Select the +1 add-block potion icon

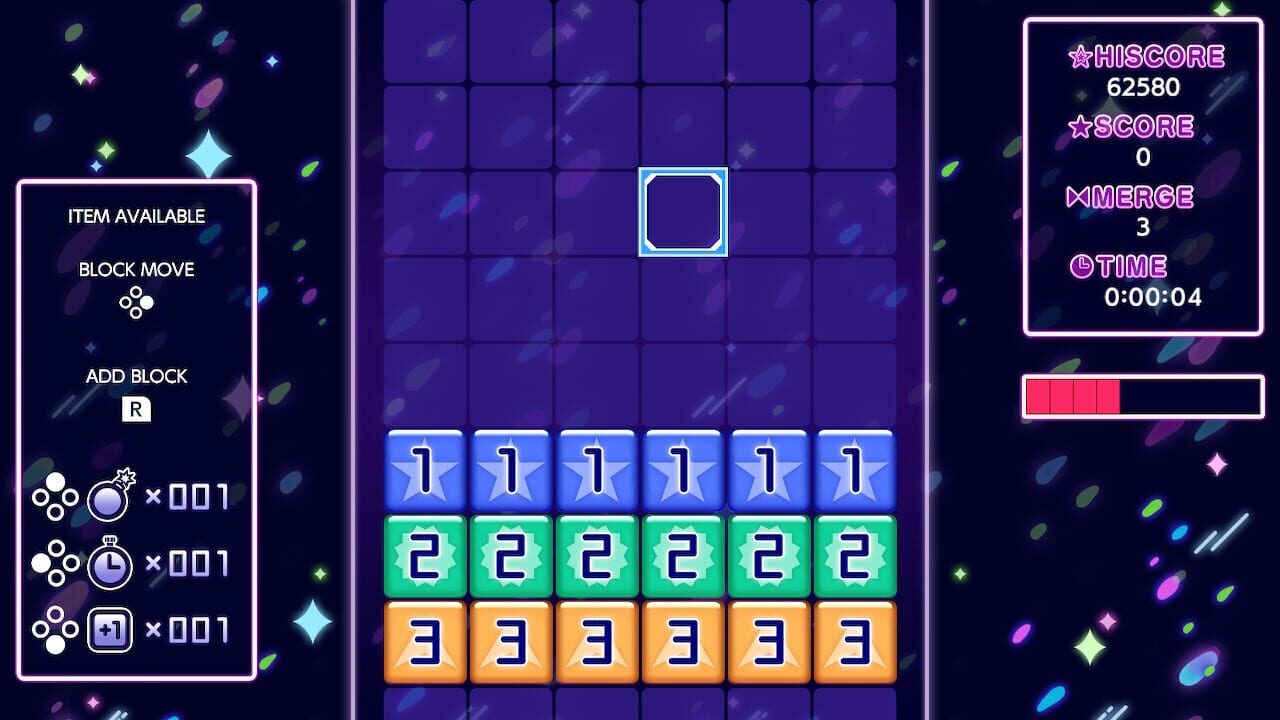point(109,630)
